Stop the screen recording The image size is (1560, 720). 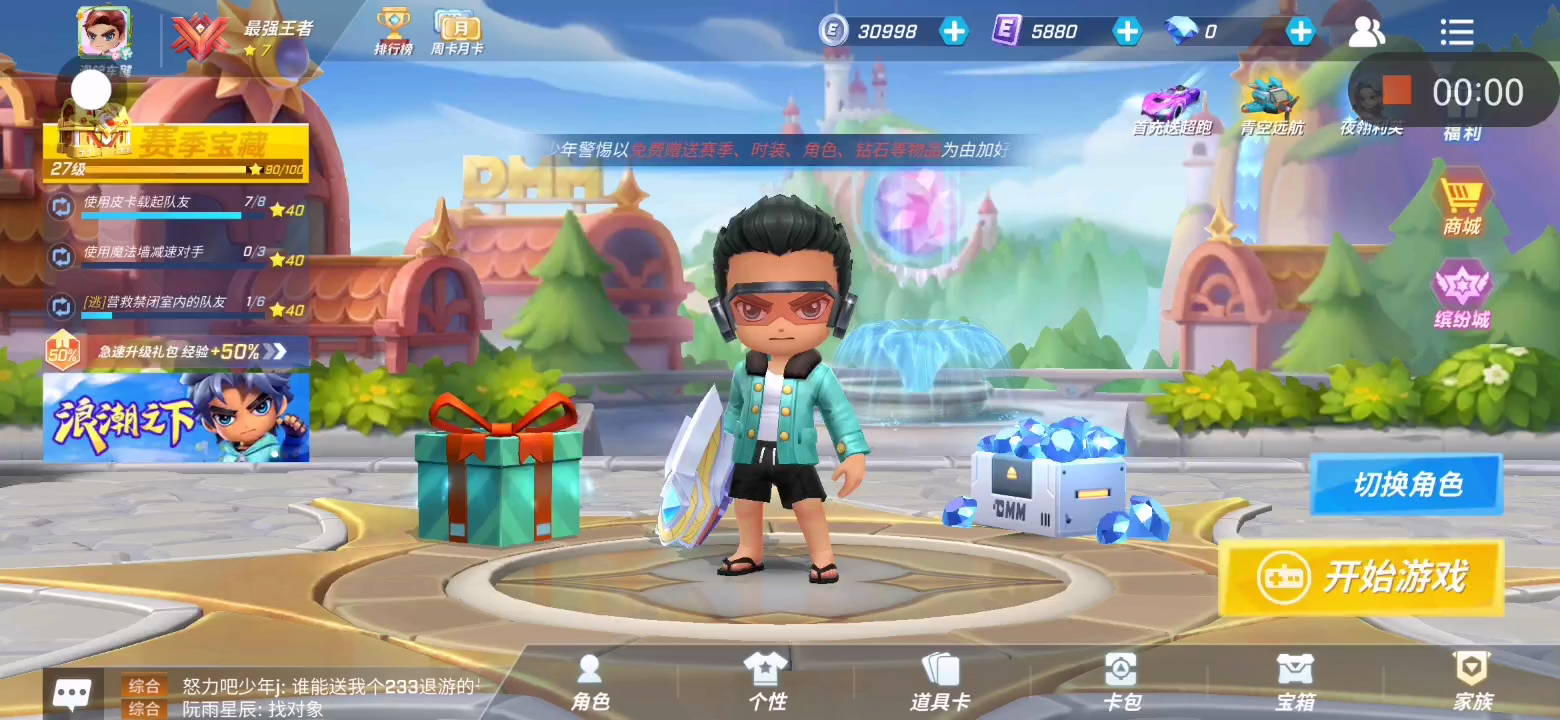click(x=1397, y=91)
